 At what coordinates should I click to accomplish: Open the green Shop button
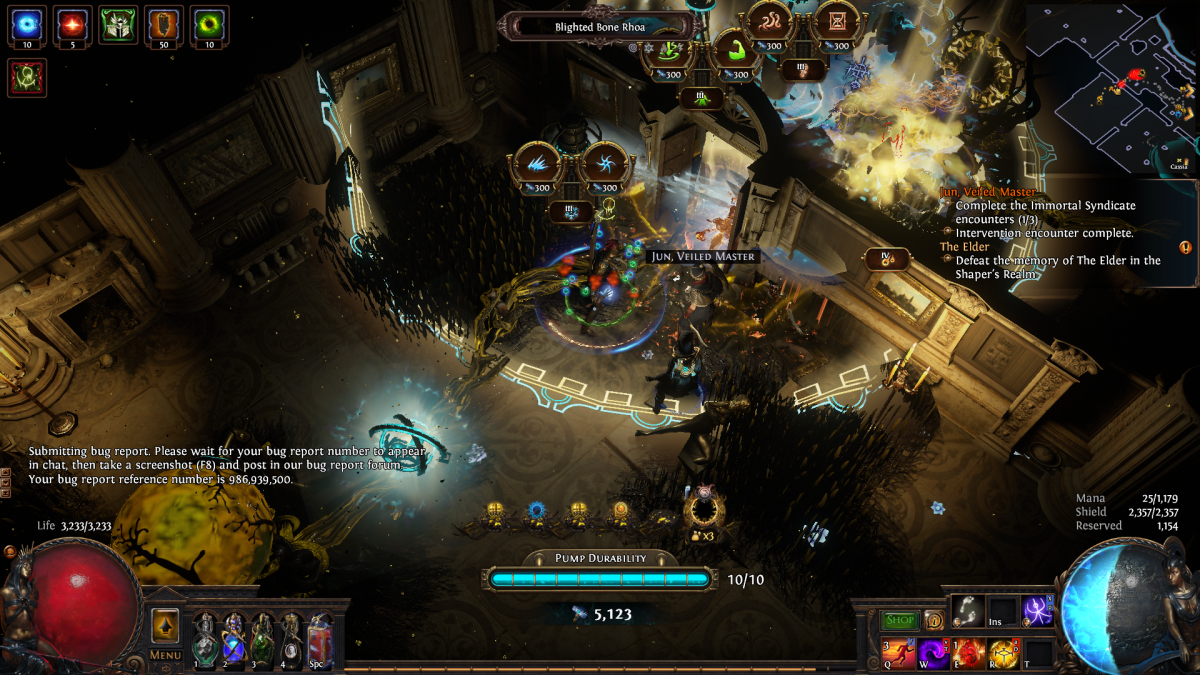(900, 621)
